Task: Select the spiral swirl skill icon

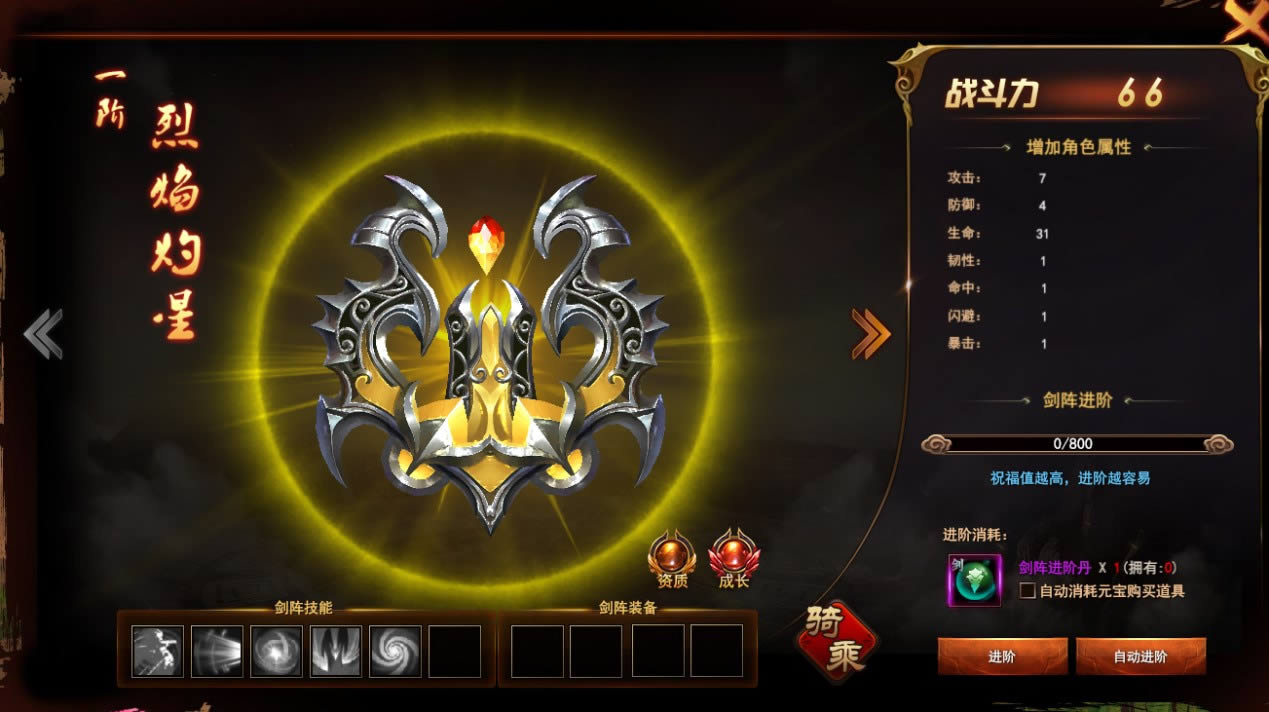Action: click(395, 651)
